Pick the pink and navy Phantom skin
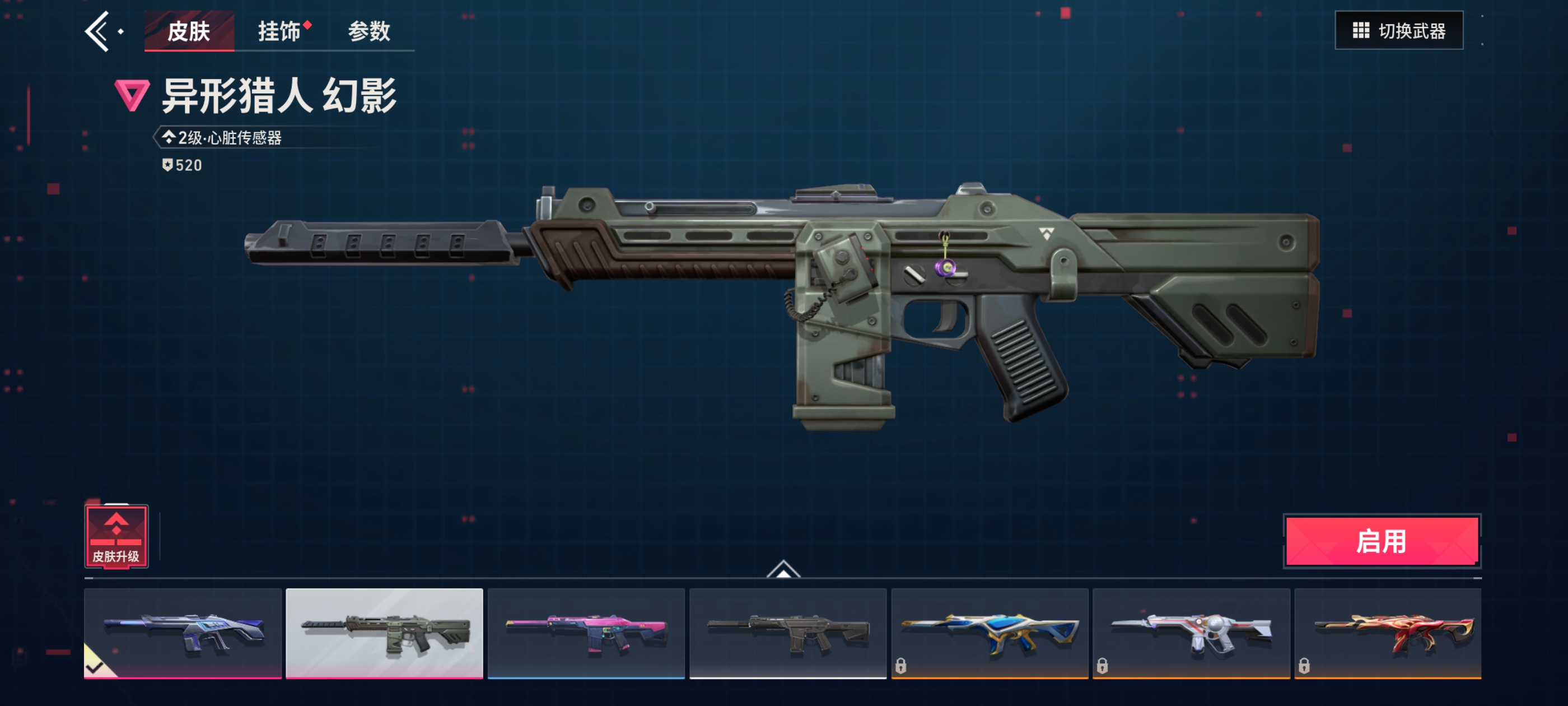Image resolution: width=1568 pixels, height=706 pixels. pyautogui.click(x=586, y=633)
